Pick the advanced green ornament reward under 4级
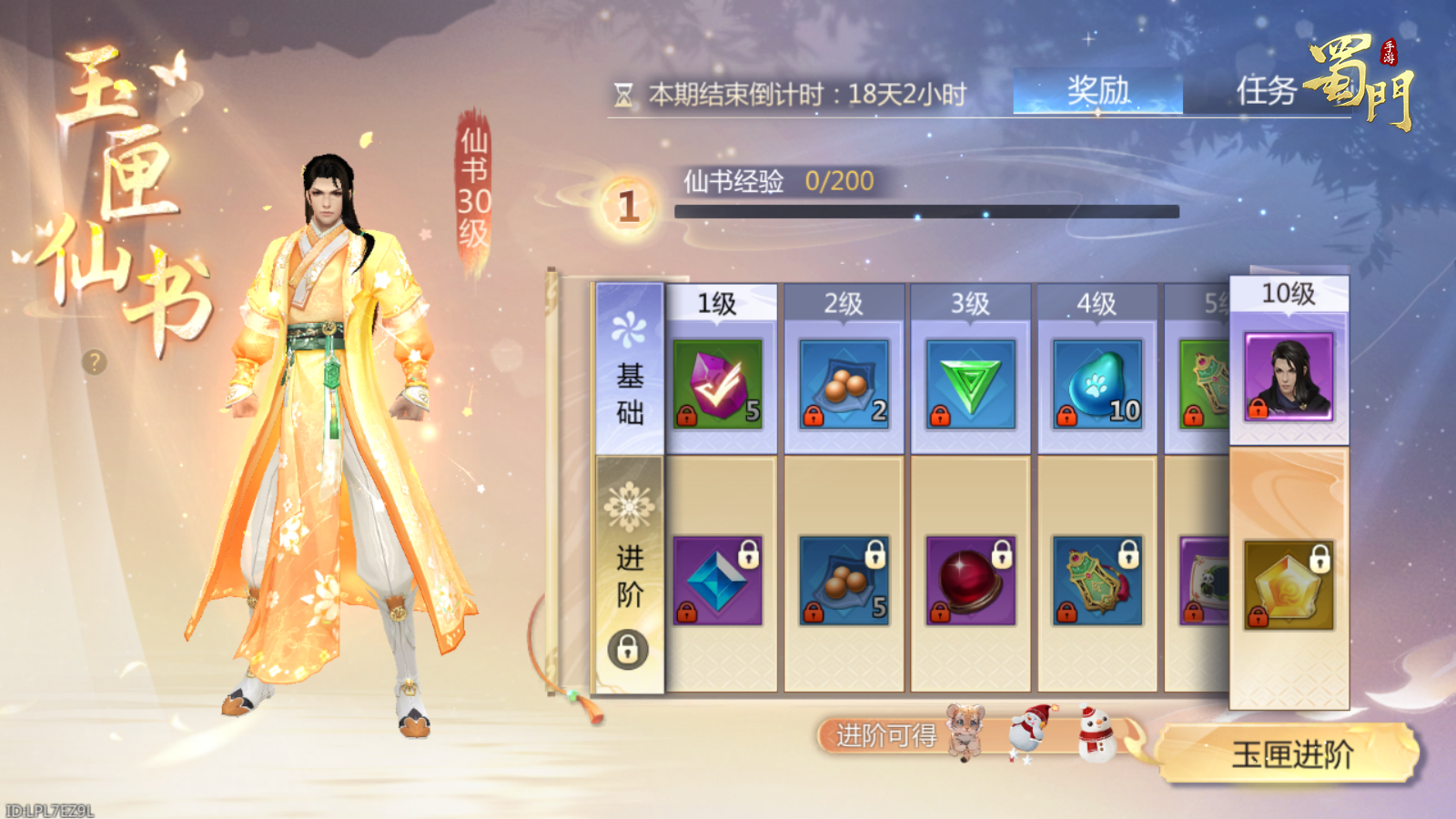Viewport: 1456px width, 819px height. point(1097,581)
